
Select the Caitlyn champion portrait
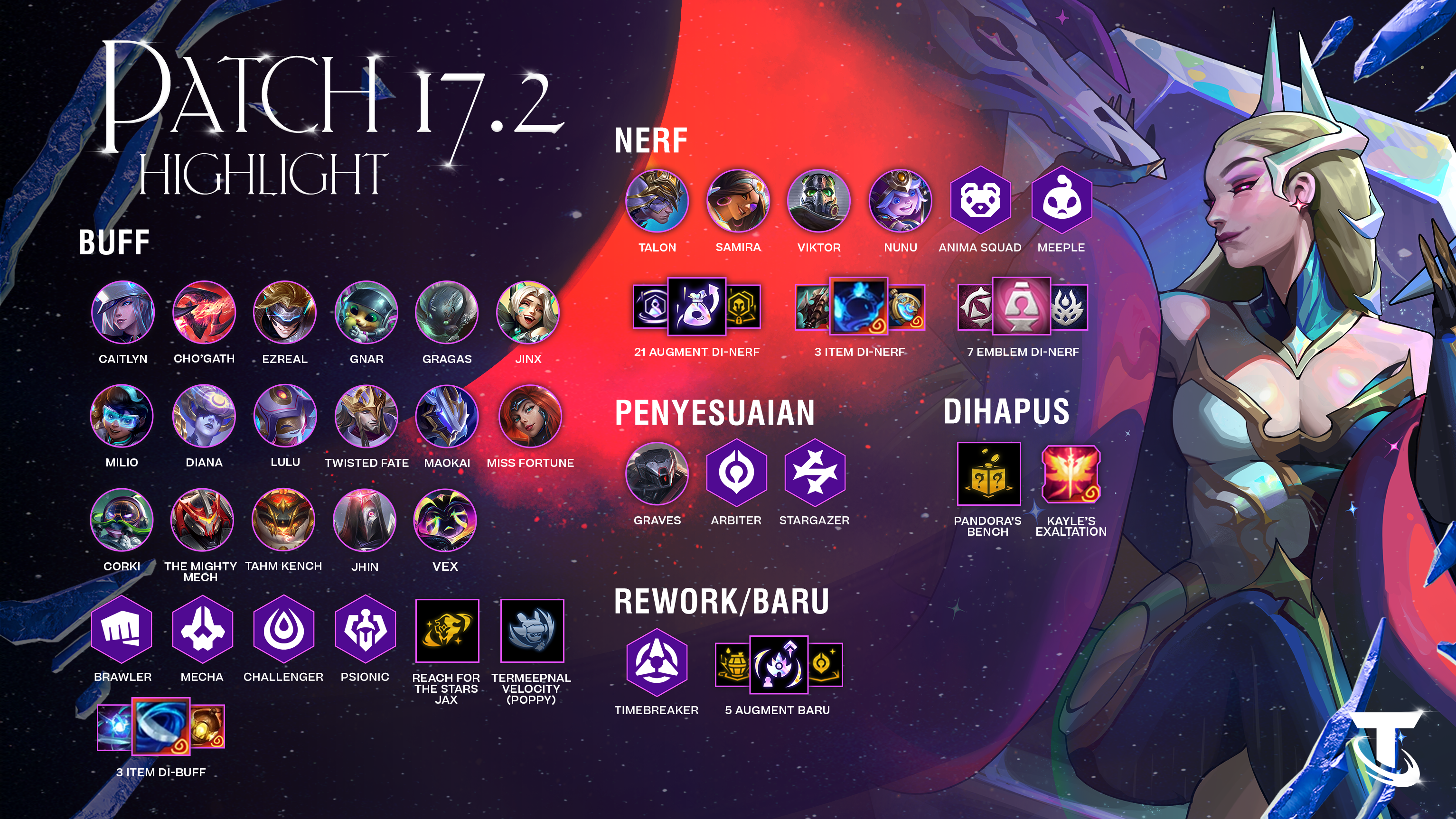(122, 312)
